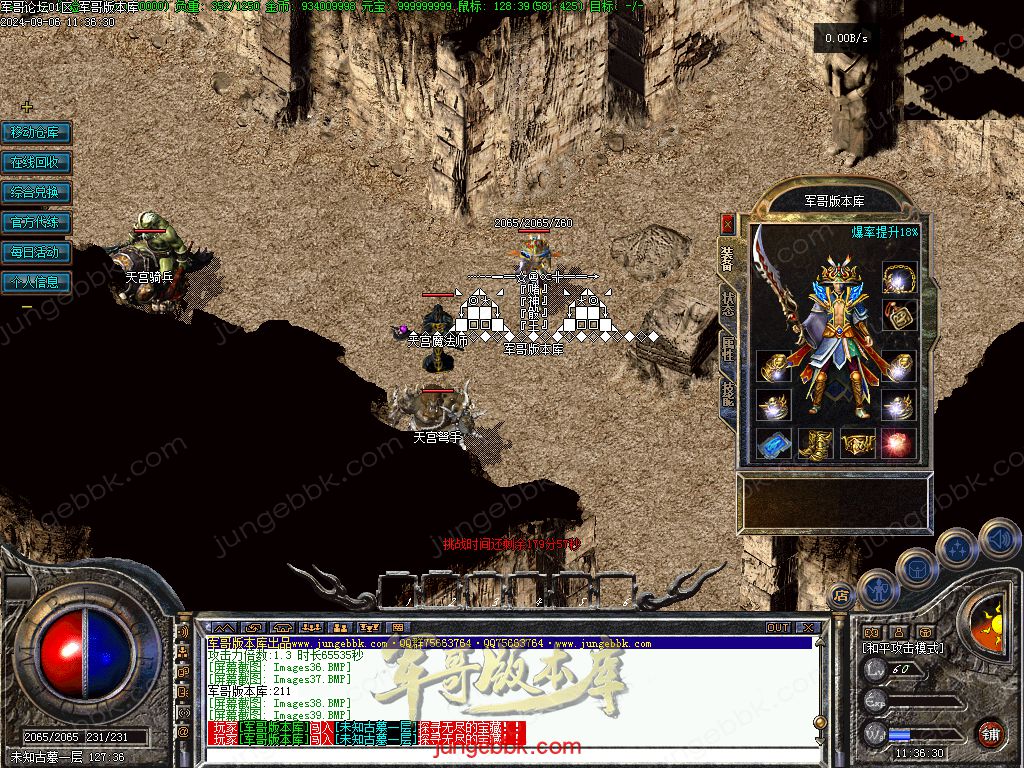Image resolution: width=1024 pixels, height=768 pixels.
Task: Select the red orb equipment slot
Action: (898, 443)
